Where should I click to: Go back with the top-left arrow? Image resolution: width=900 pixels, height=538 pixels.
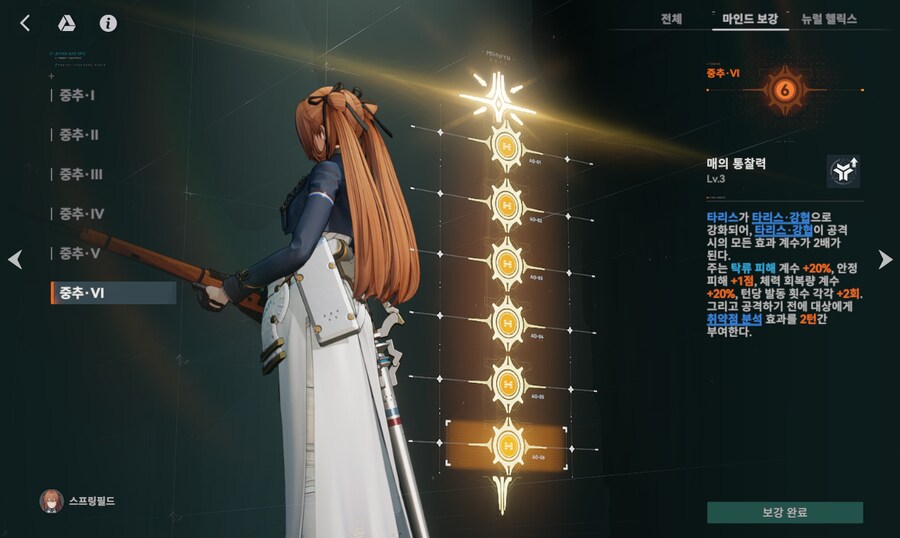pos(26,23)
